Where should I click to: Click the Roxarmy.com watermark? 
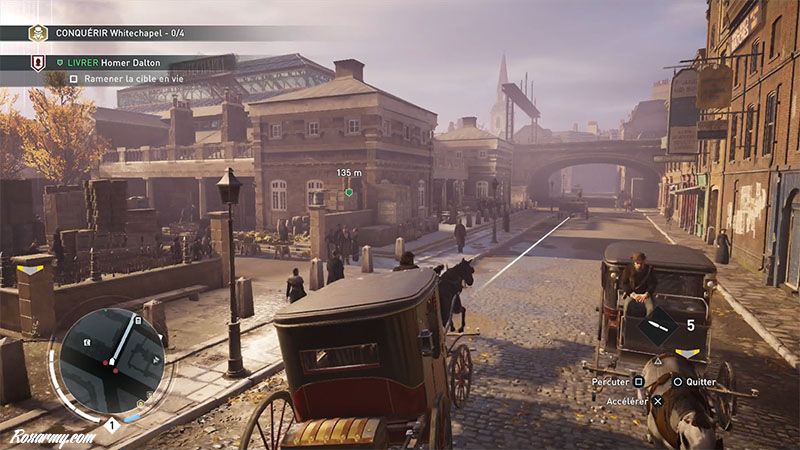click(52, 437)
